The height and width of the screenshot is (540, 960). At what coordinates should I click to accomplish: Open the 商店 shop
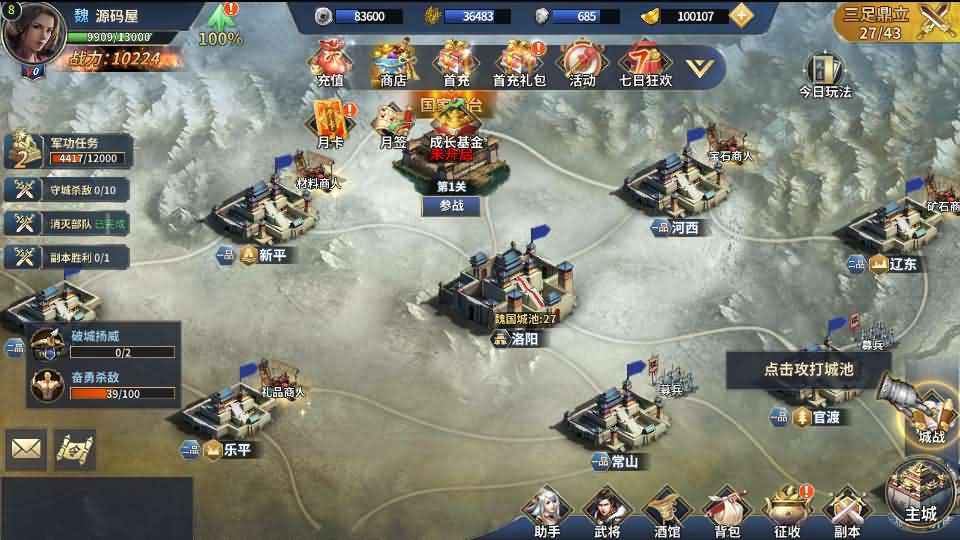(x=394, y=62)
